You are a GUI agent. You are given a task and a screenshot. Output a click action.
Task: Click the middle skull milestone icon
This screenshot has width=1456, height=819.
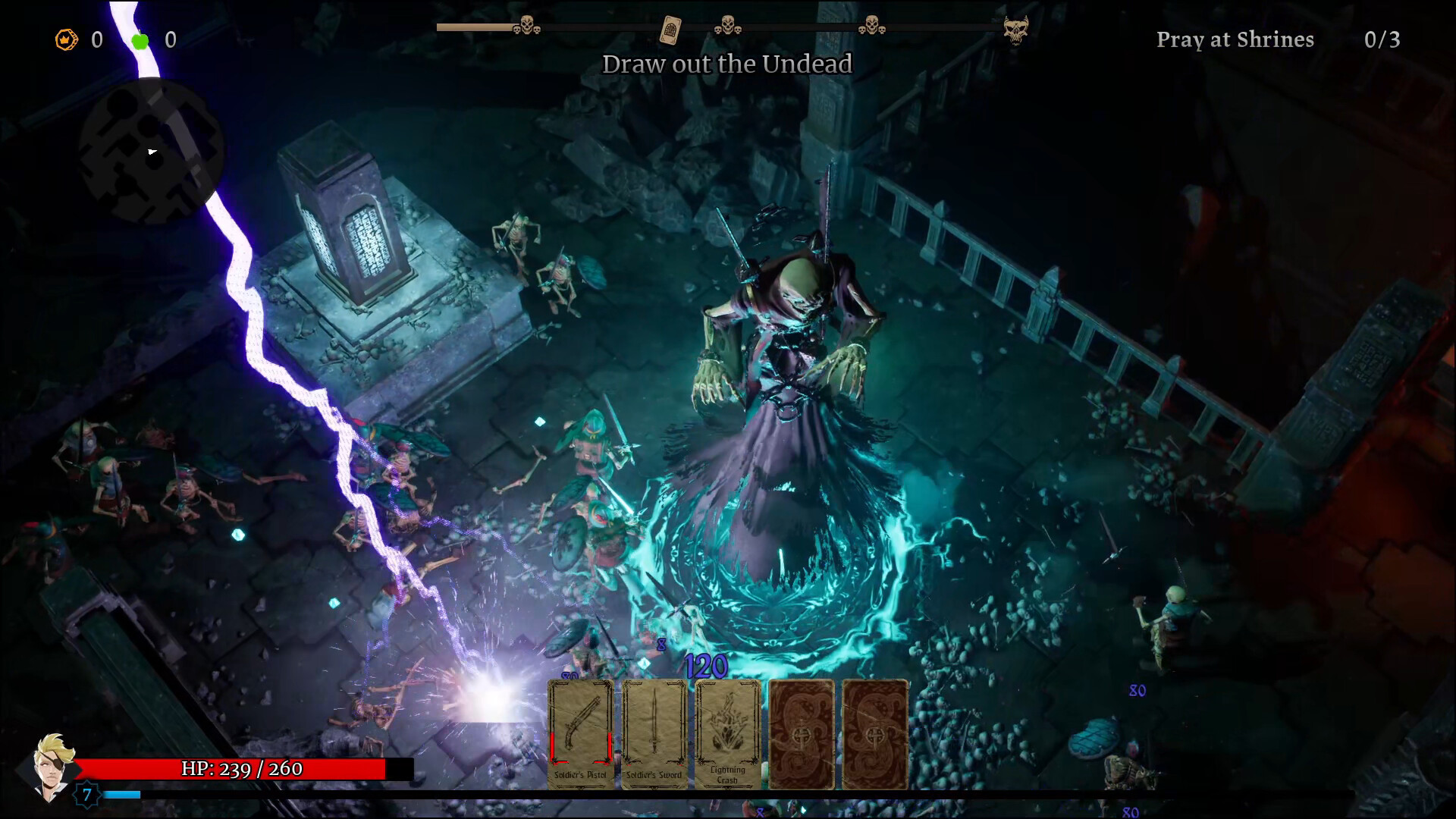[x=730, y=25]
